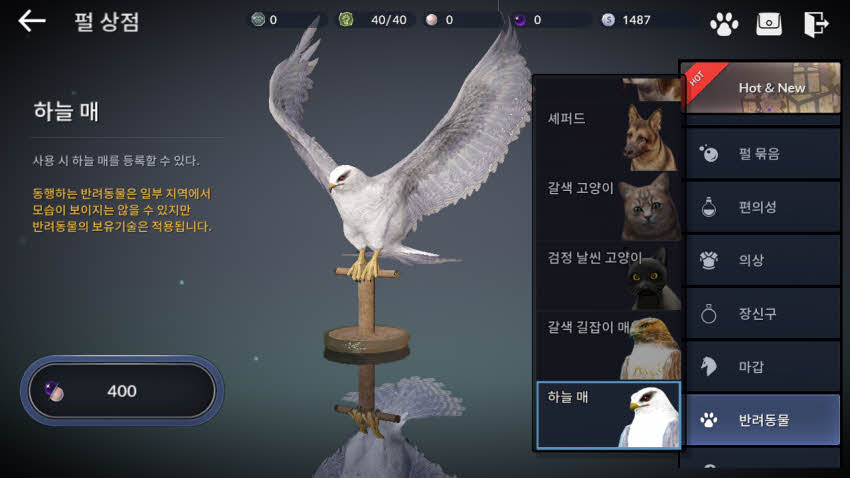
Task: Open the 의상 costume category
Action: coord(763,260)
